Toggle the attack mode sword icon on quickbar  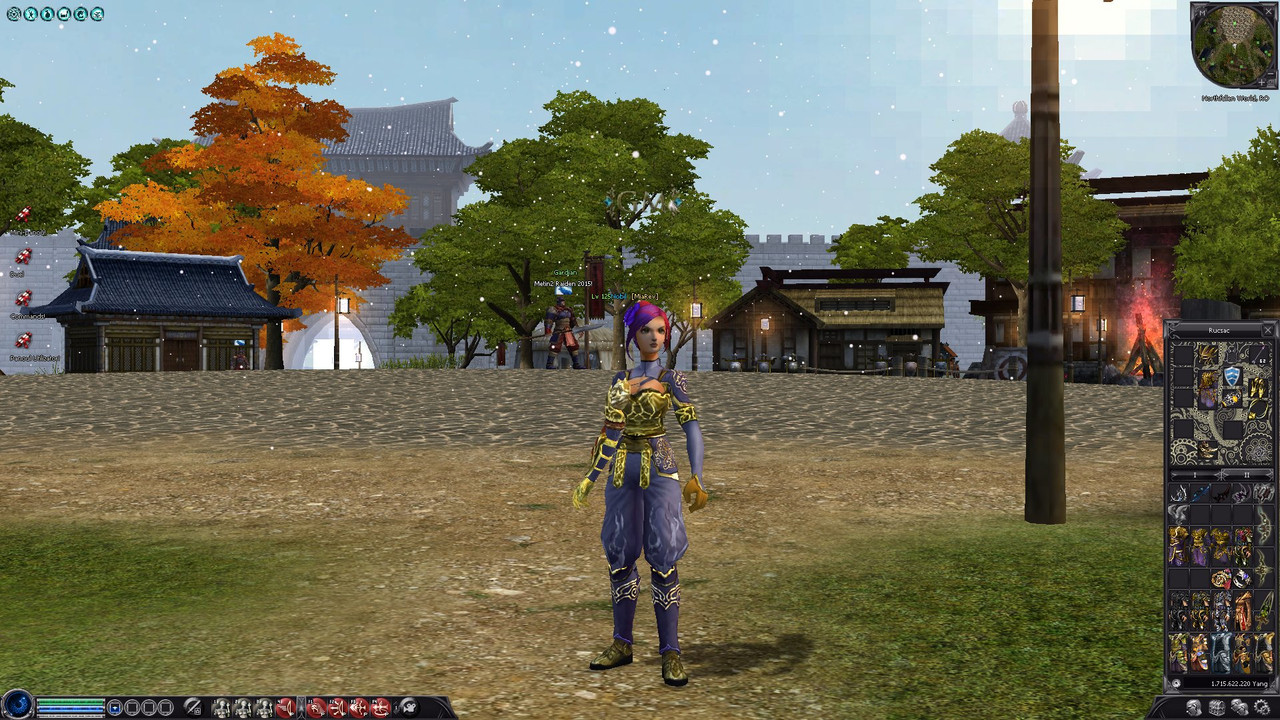pyautogui.click(x=191, y=705)
